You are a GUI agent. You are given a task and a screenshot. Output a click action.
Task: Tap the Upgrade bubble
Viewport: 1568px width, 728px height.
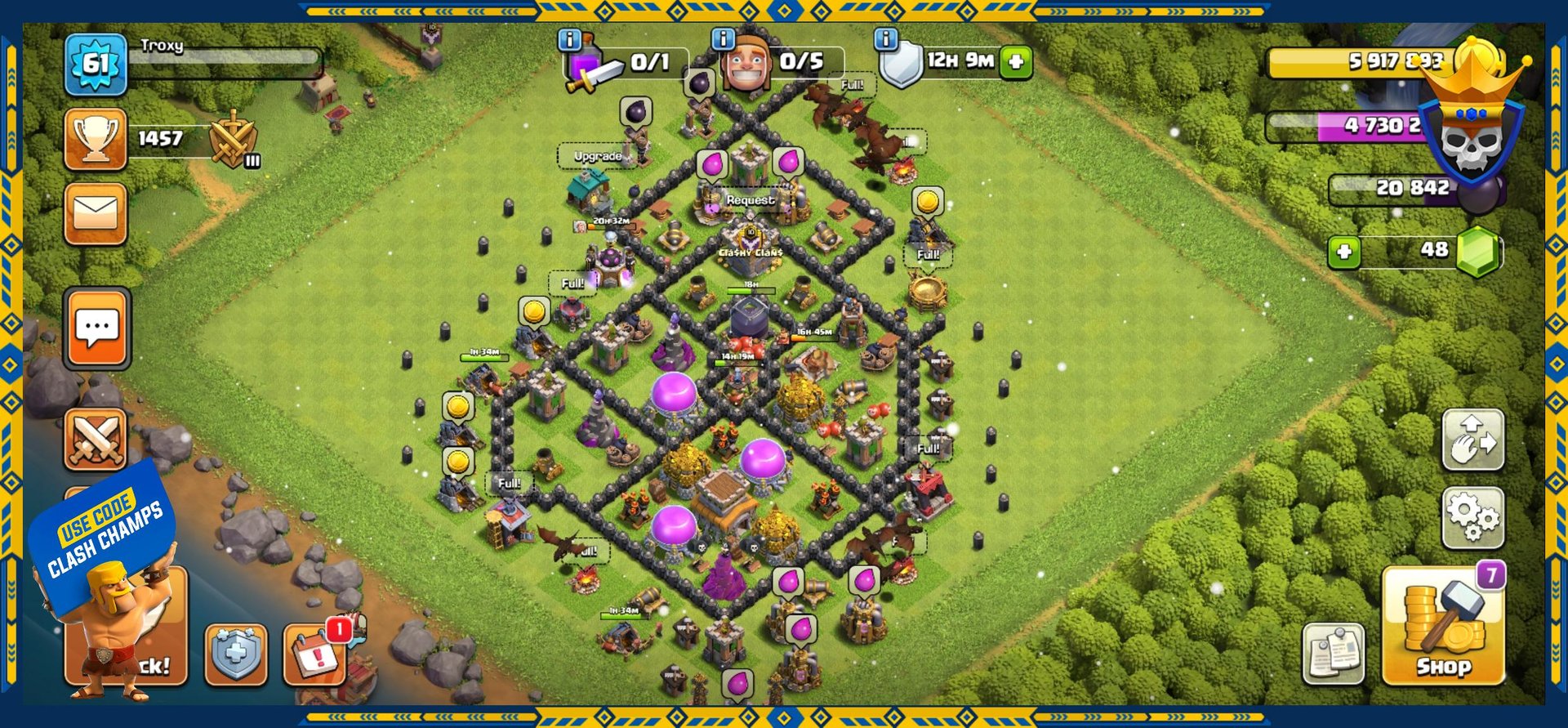click(x=598, y=156)
